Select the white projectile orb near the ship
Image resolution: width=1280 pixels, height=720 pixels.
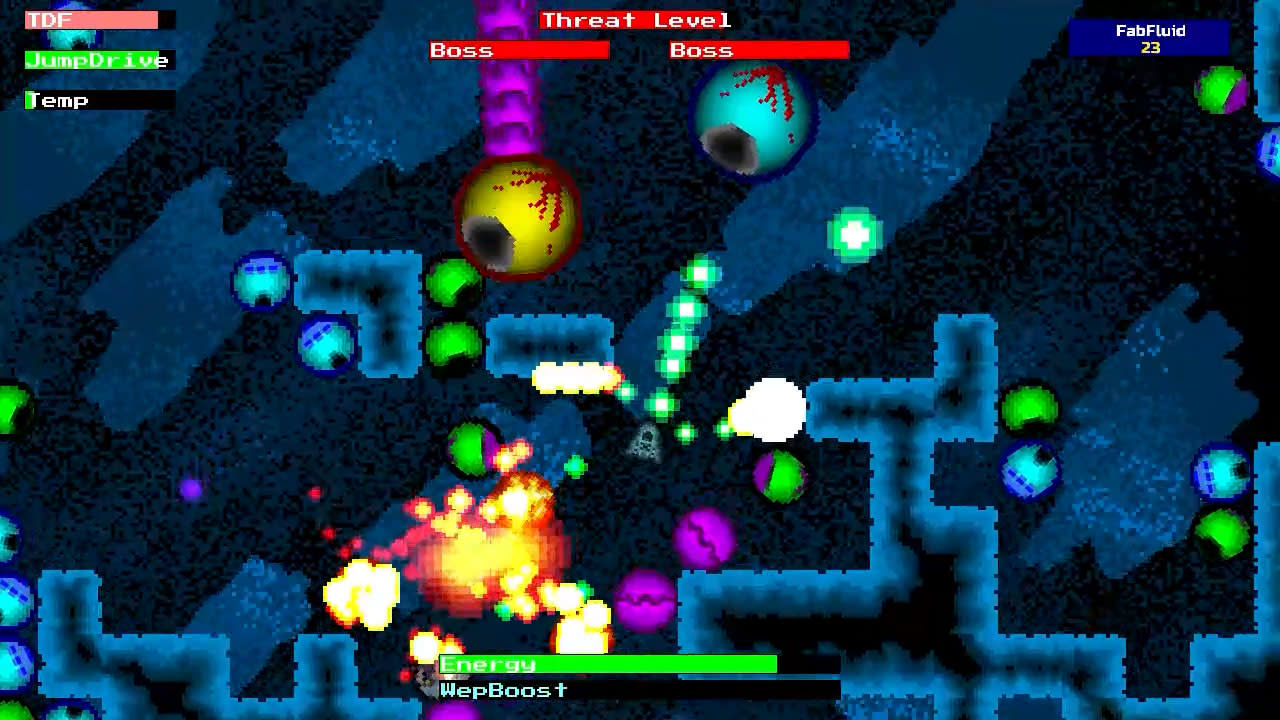770,408
